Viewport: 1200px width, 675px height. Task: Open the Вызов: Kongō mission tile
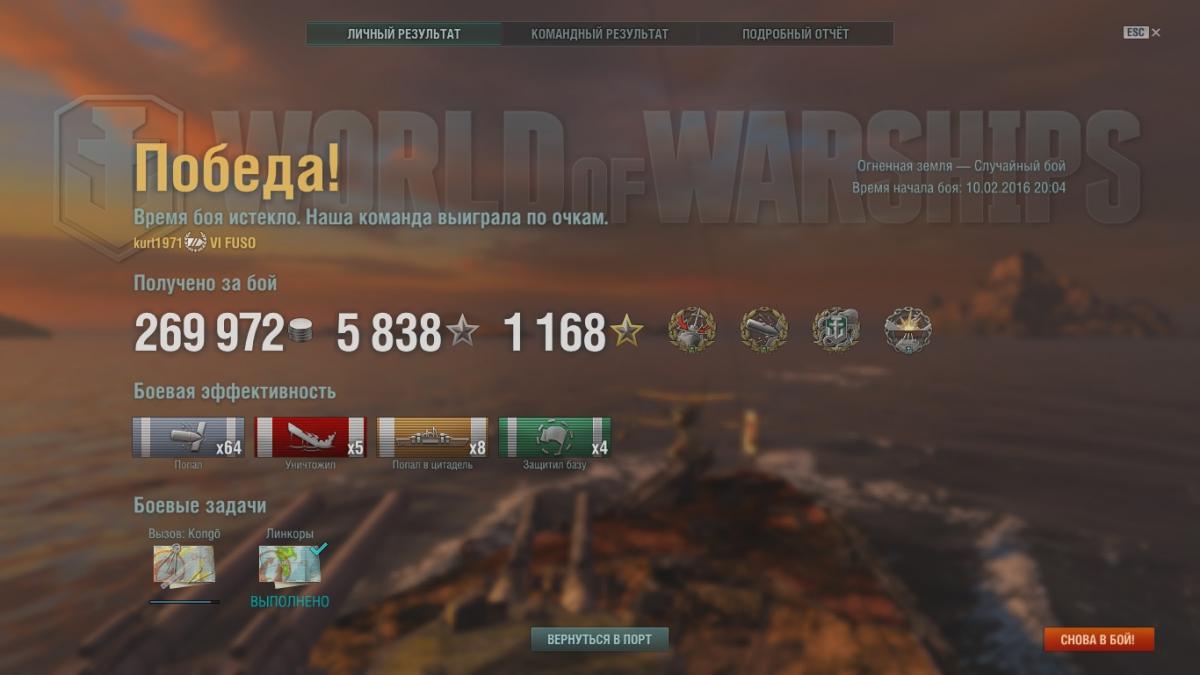coord(183,566)
